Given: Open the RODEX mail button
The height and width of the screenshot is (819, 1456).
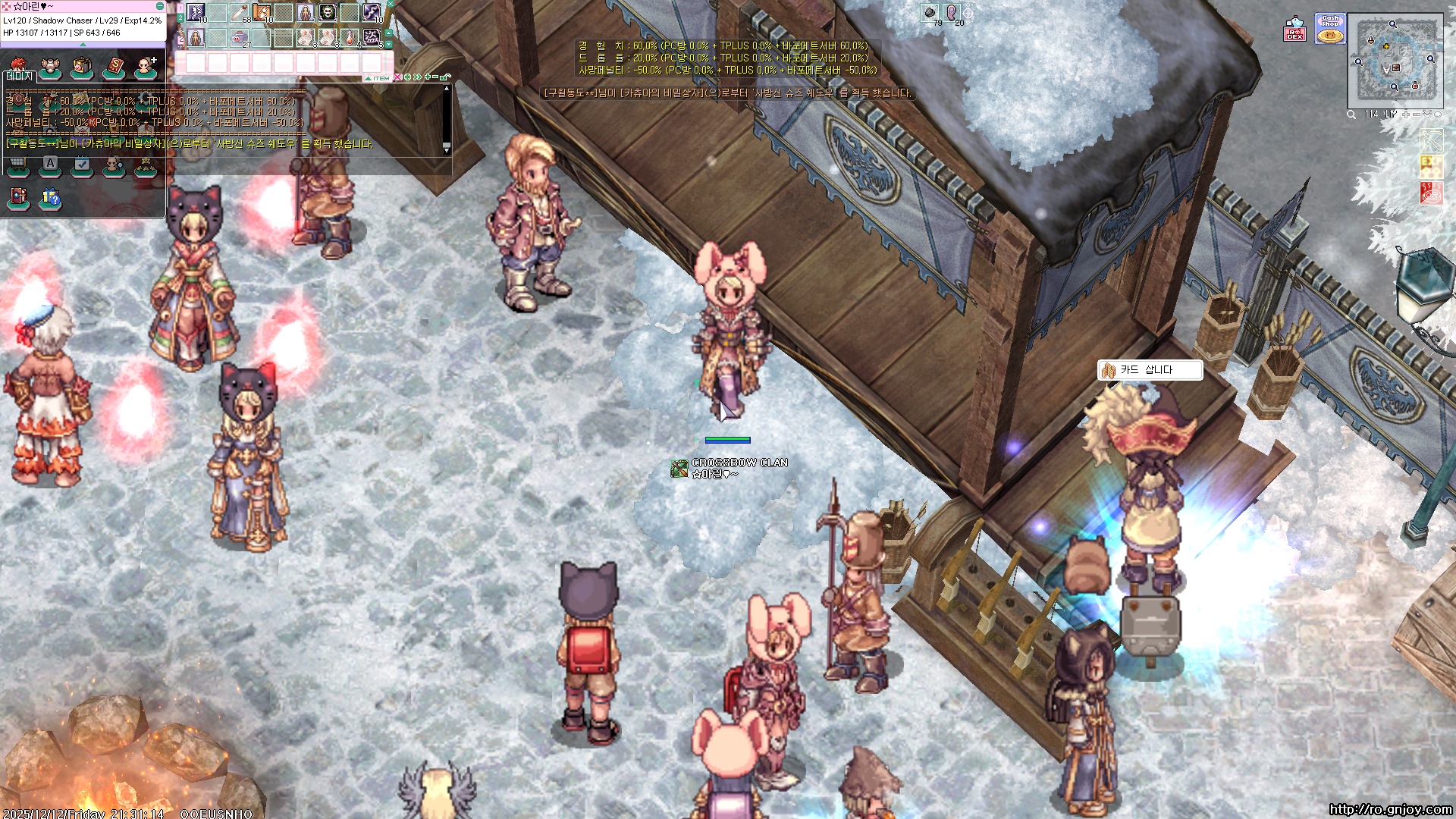Looking at the screenshot, I should [x=1294, y=29].
